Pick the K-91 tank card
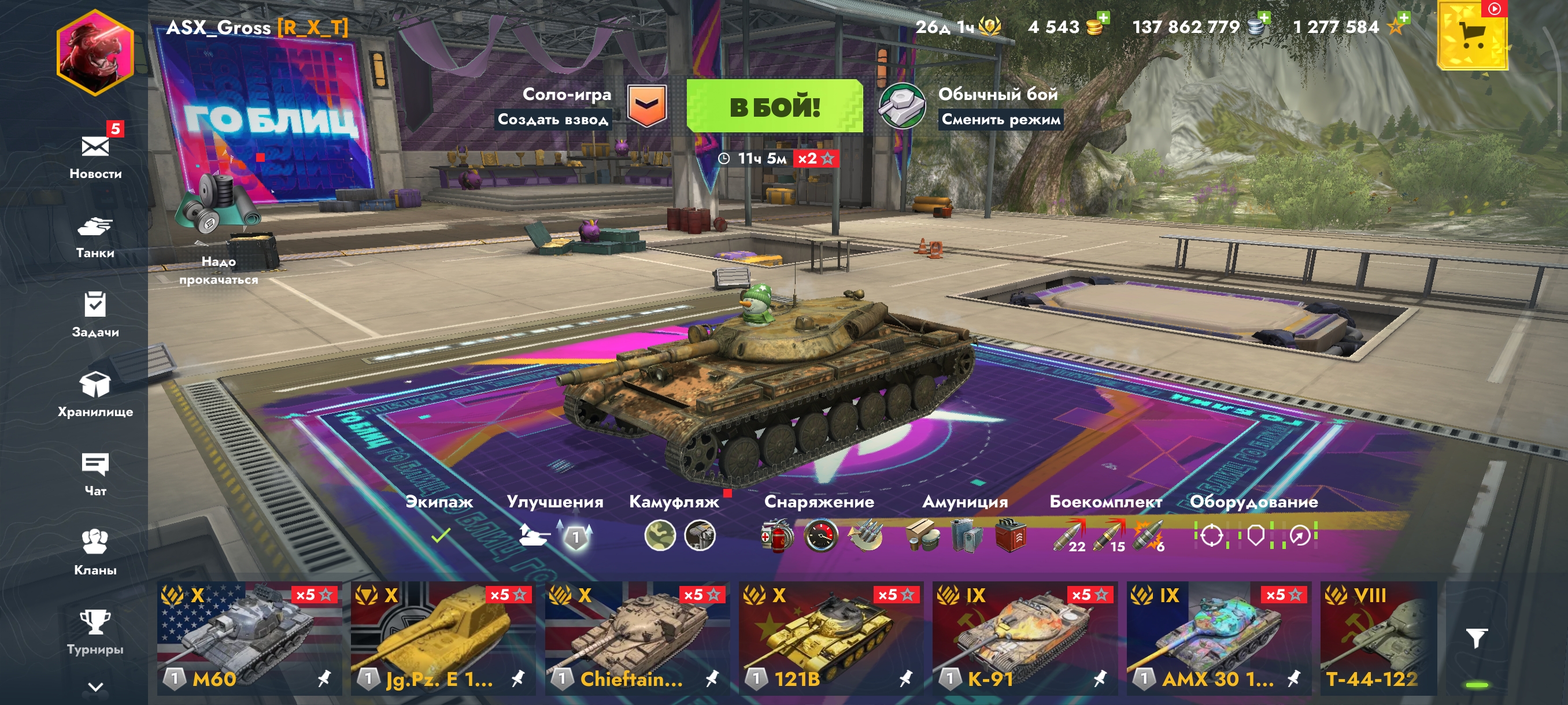The width and height of the screenshot is (1568, 705). (1025, 637)
